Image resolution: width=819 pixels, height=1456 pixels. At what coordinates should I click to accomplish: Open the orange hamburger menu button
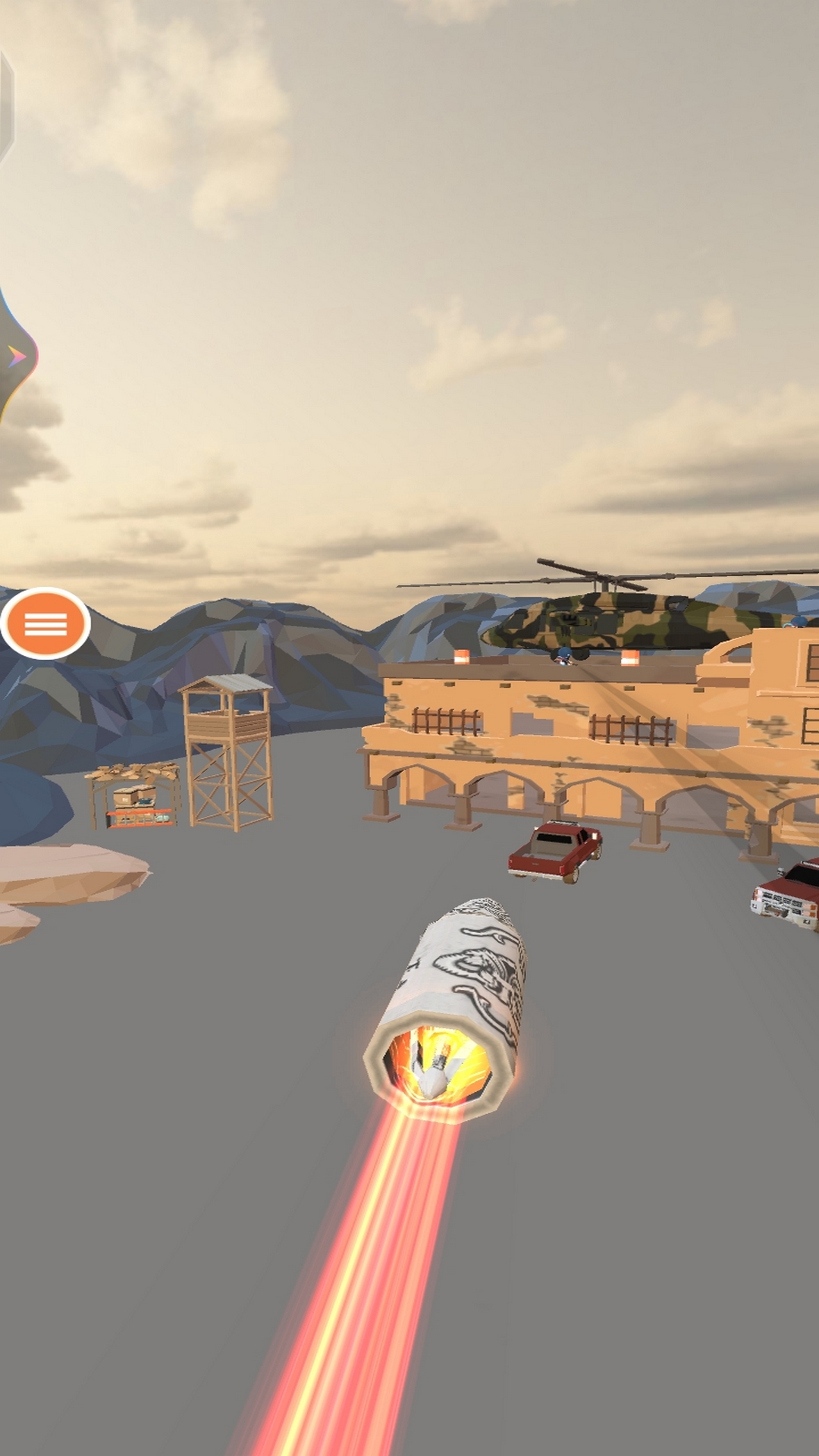click(45, 624)
